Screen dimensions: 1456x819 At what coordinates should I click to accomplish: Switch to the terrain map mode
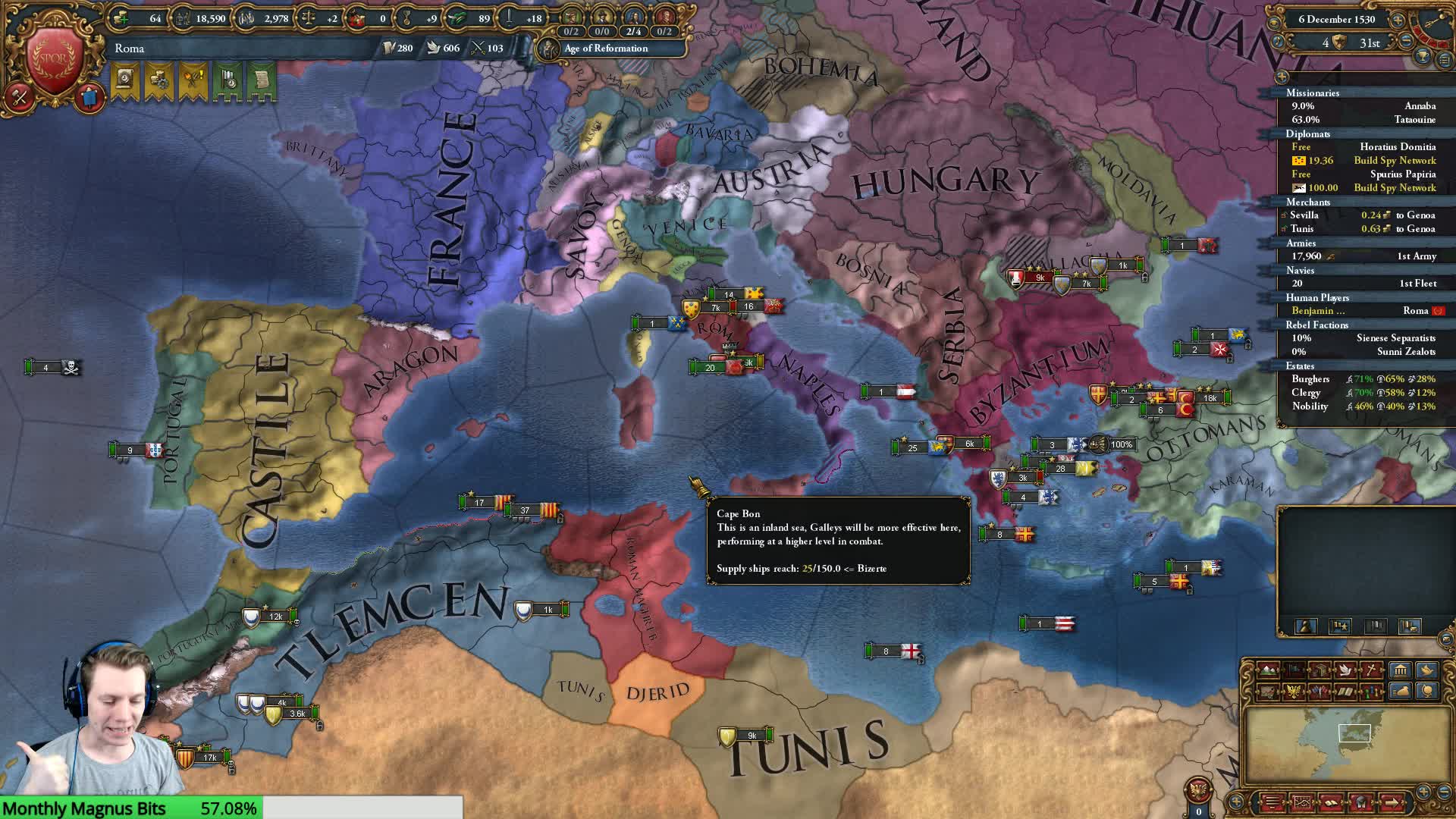pos(1268,670)
